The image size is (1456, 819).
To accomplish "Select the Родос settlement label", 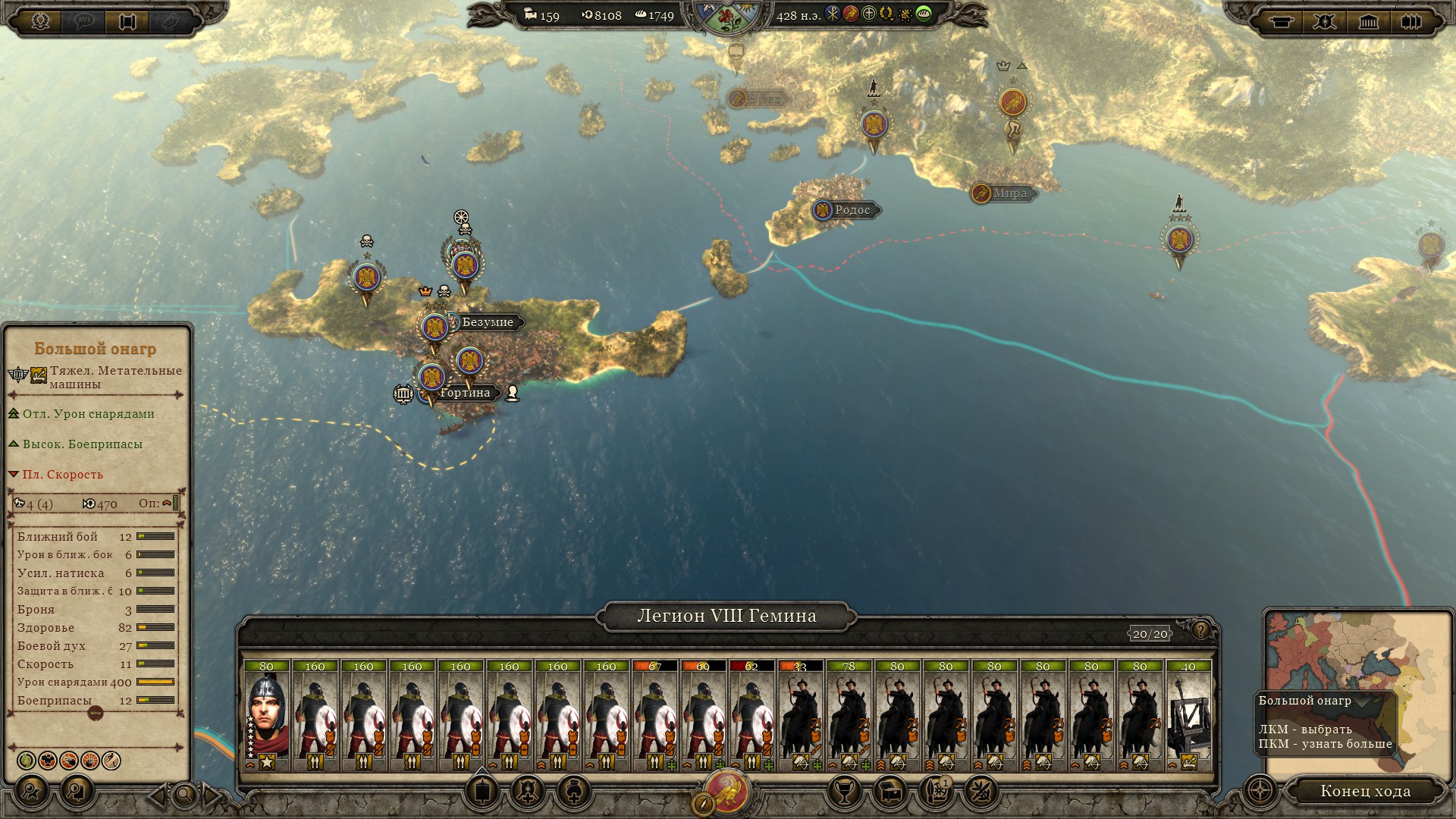I will coord(852,210).
